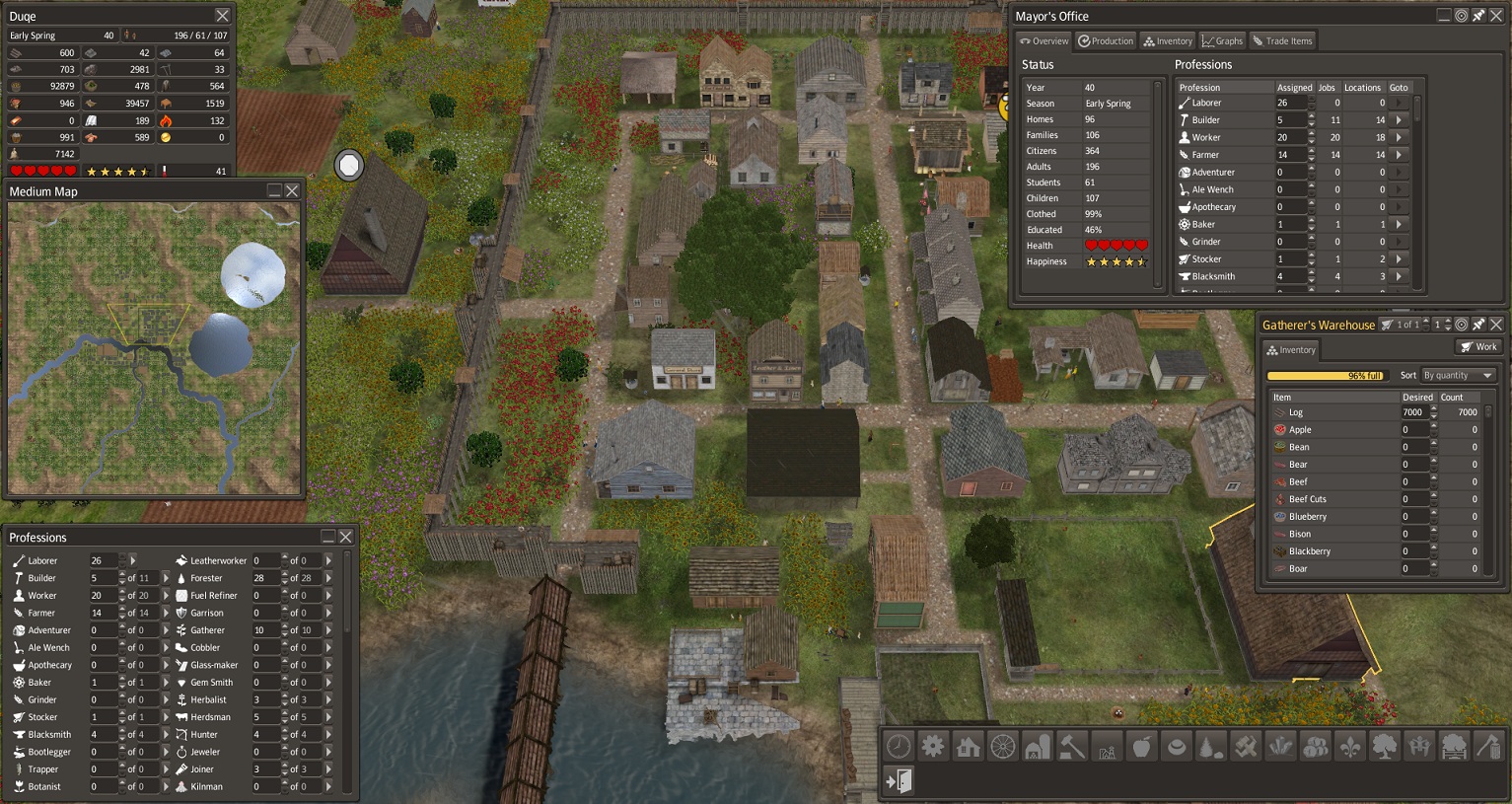
Task: Close the Medium Map window
Action: coord(292,191)
